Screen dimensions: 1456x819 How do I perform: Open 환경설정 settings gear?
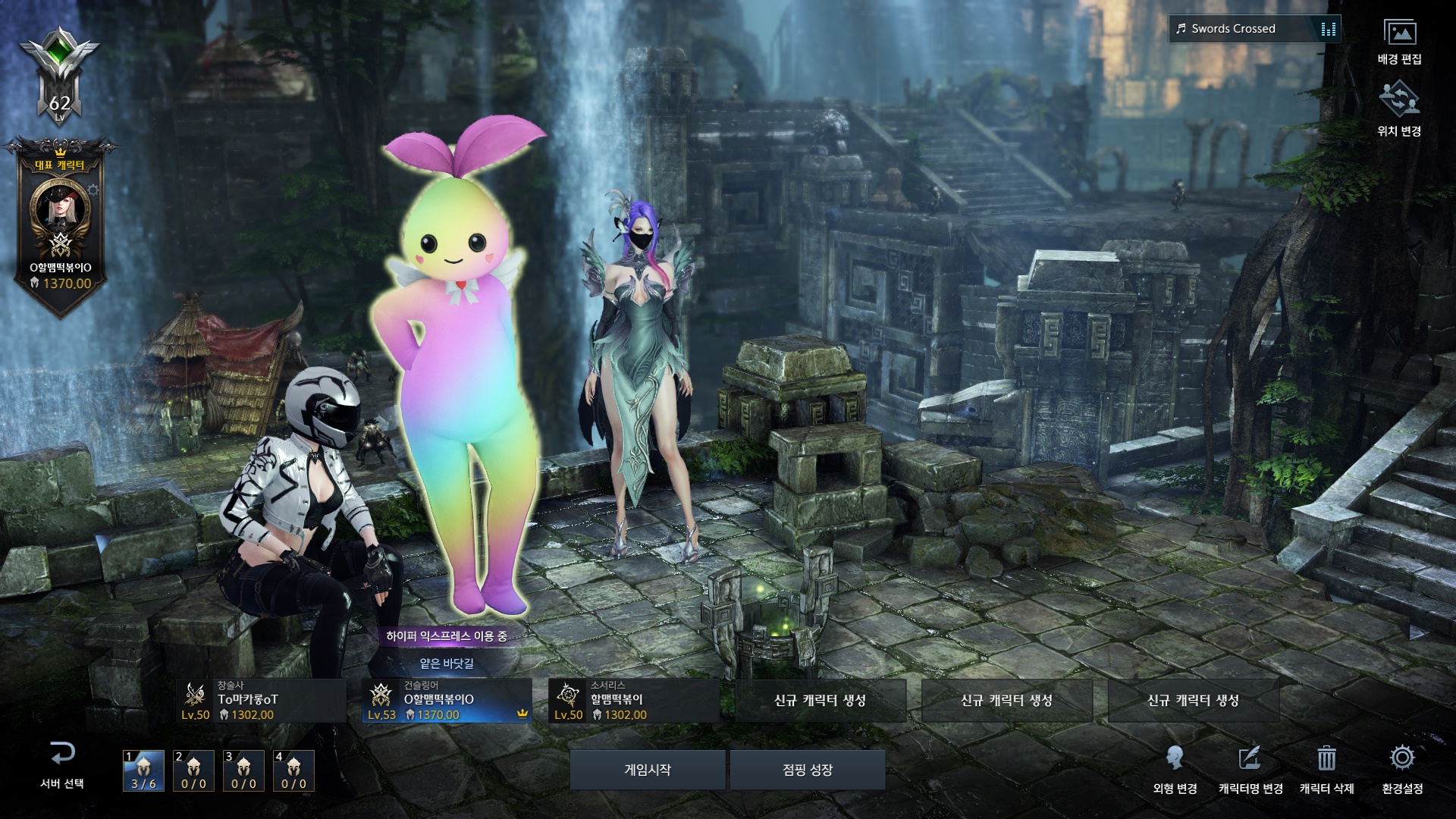click(1402, 760)
